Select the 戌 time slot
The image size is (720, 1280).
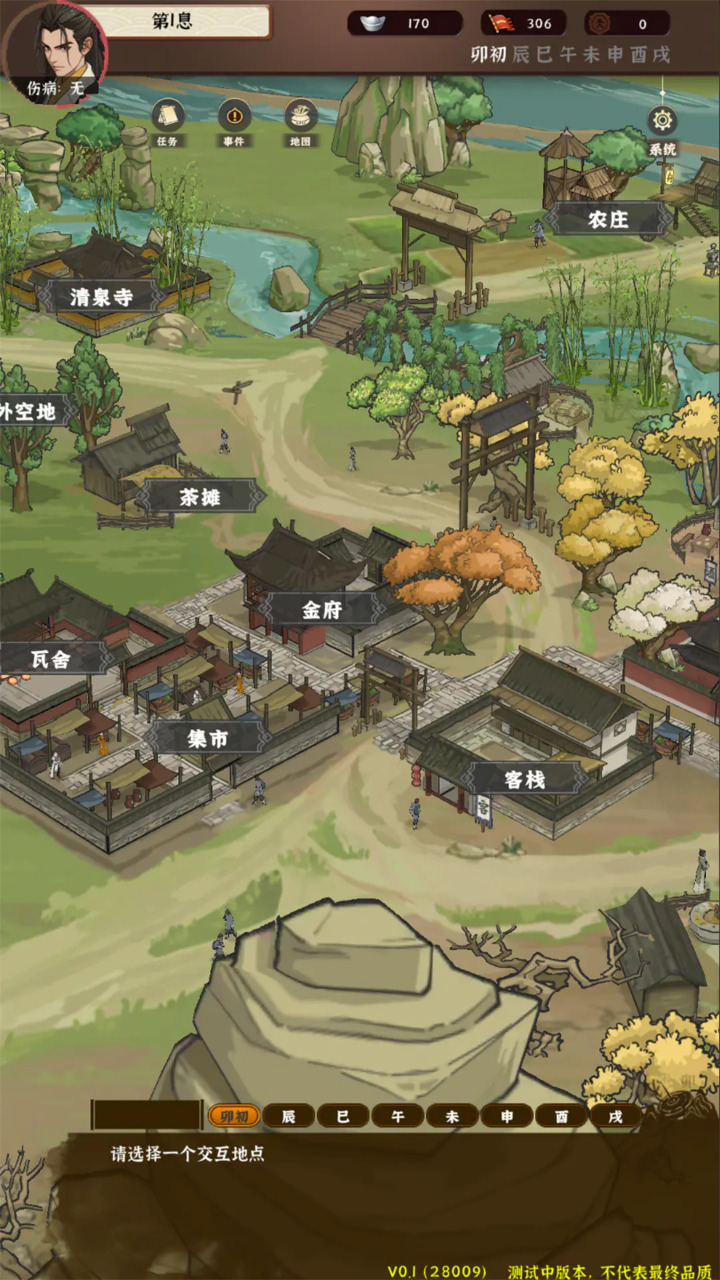[615, 1116]
